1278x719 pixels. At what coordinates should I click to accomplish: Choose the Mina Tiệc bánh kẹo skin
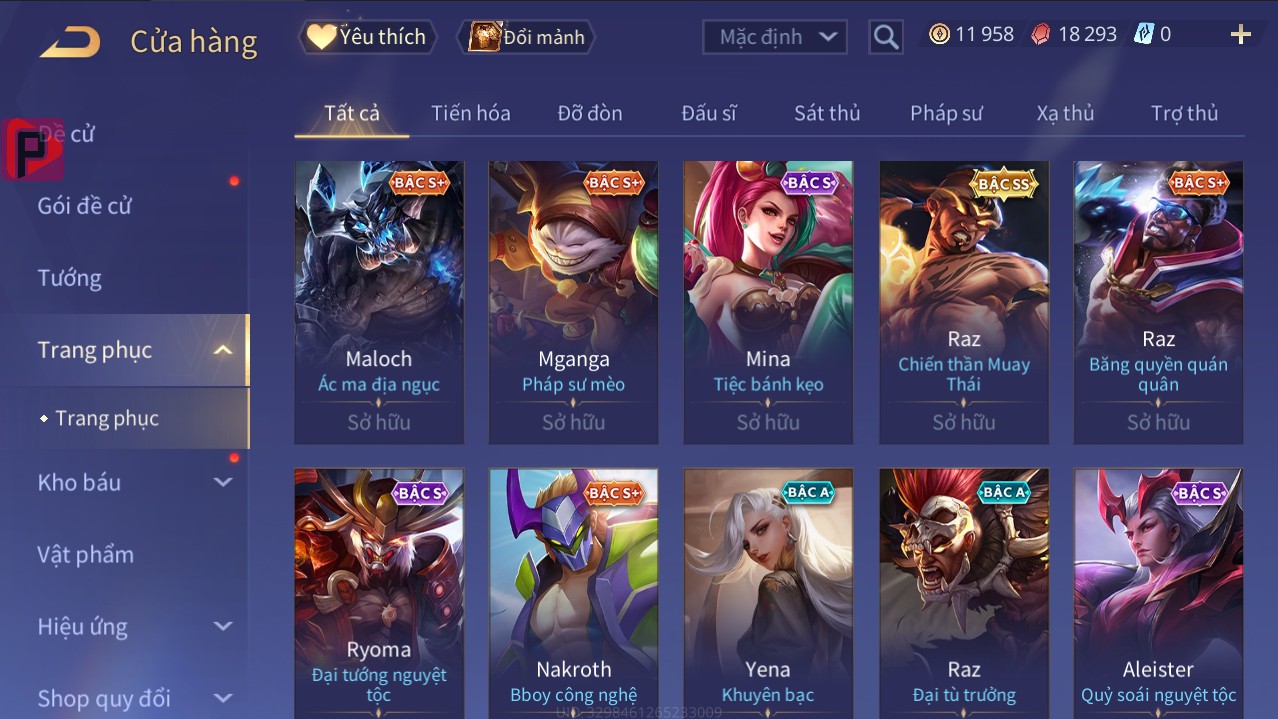click(x=768, y=300)
